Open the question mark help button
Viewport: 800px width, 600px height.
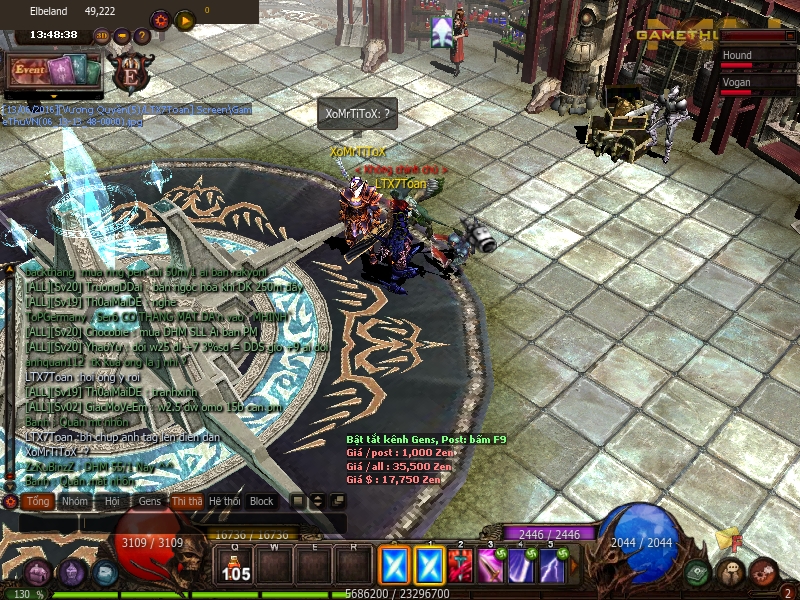[x=142, y=36]
